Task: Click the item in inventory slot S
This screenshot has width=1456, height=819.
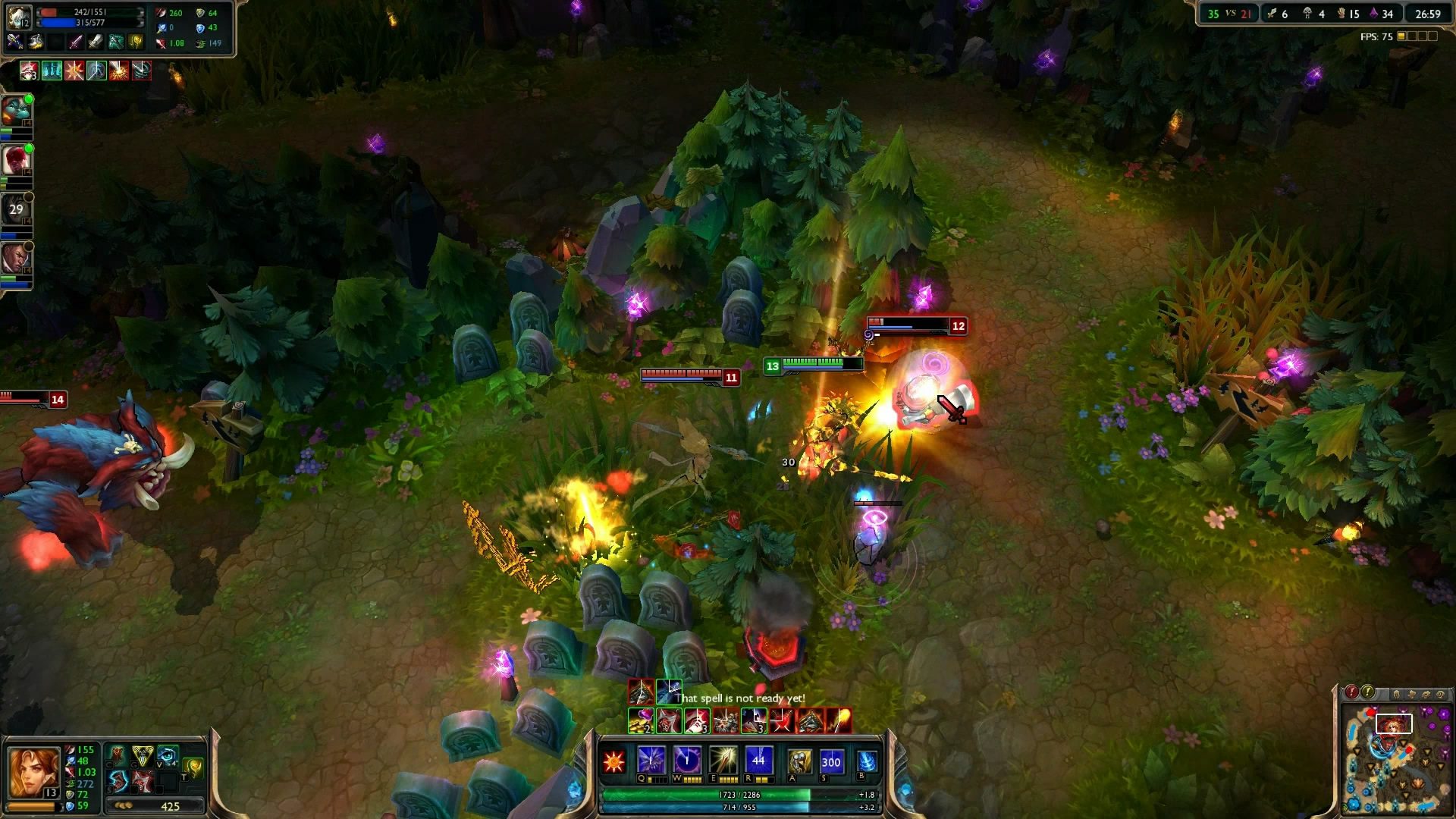Action: (x=118, y=781)
